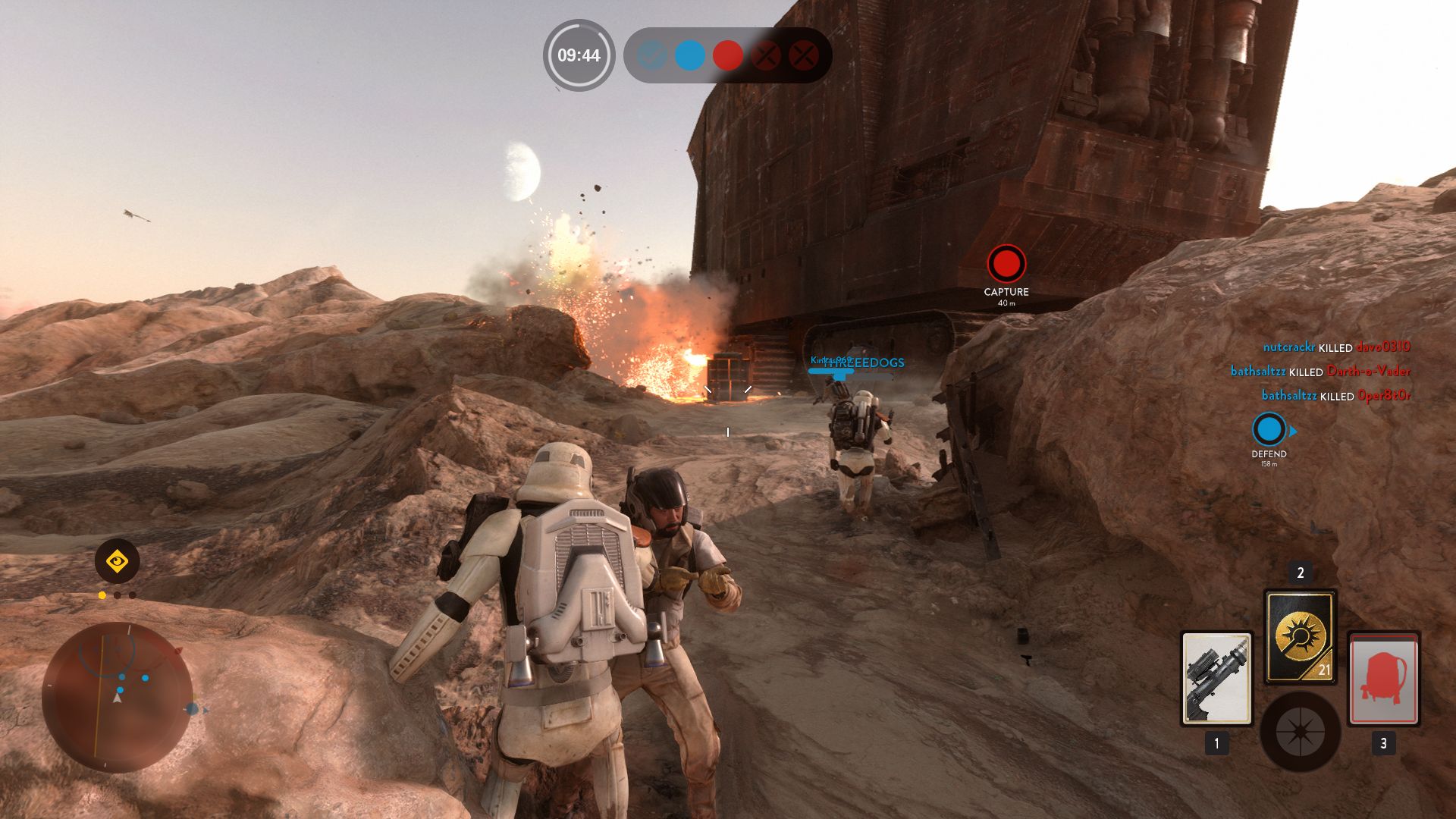Click the circular minimap radar
The width and height of the screenshot is (1456, 819).
click(x=117, y=698)
